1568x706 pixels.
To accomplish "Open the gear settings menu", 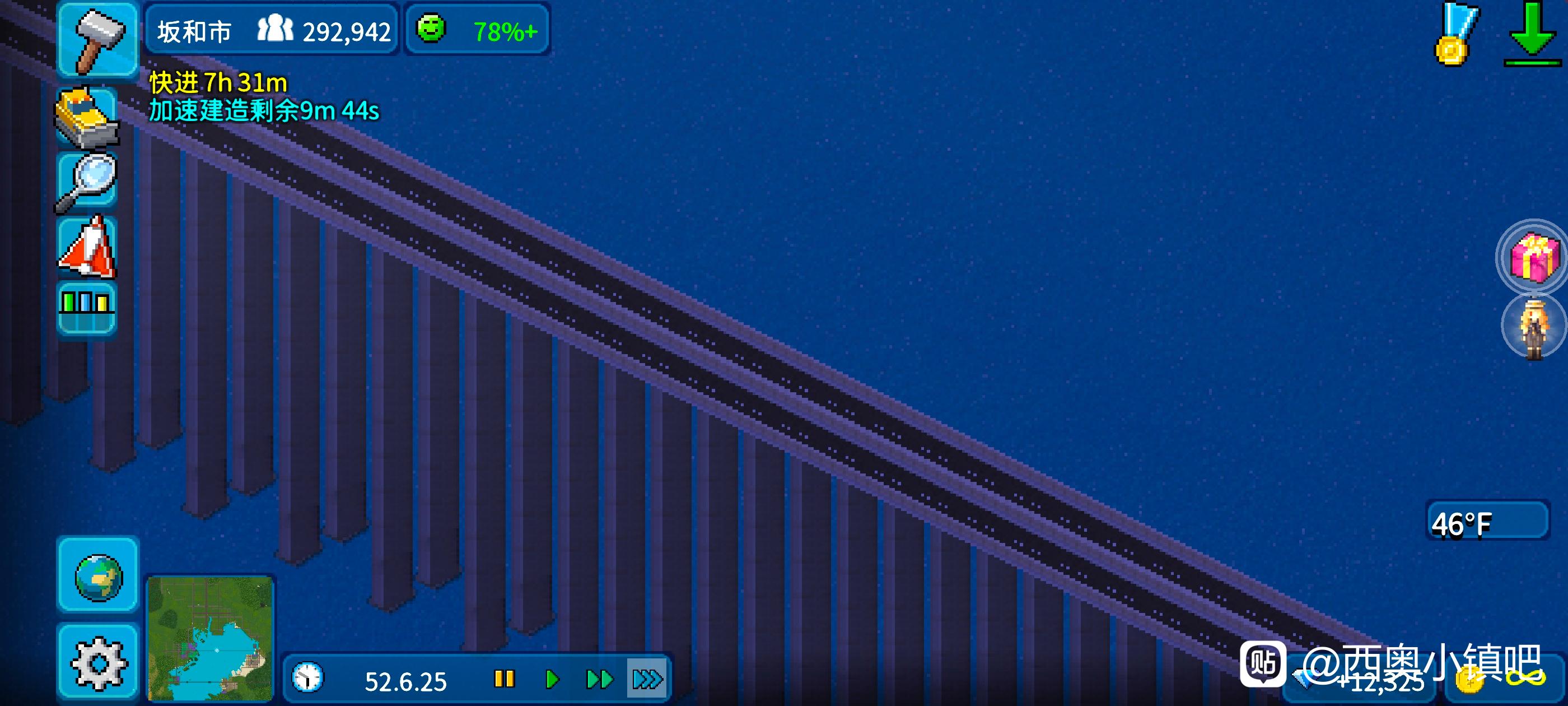I will pyautogui.click(x=98, y=662).
